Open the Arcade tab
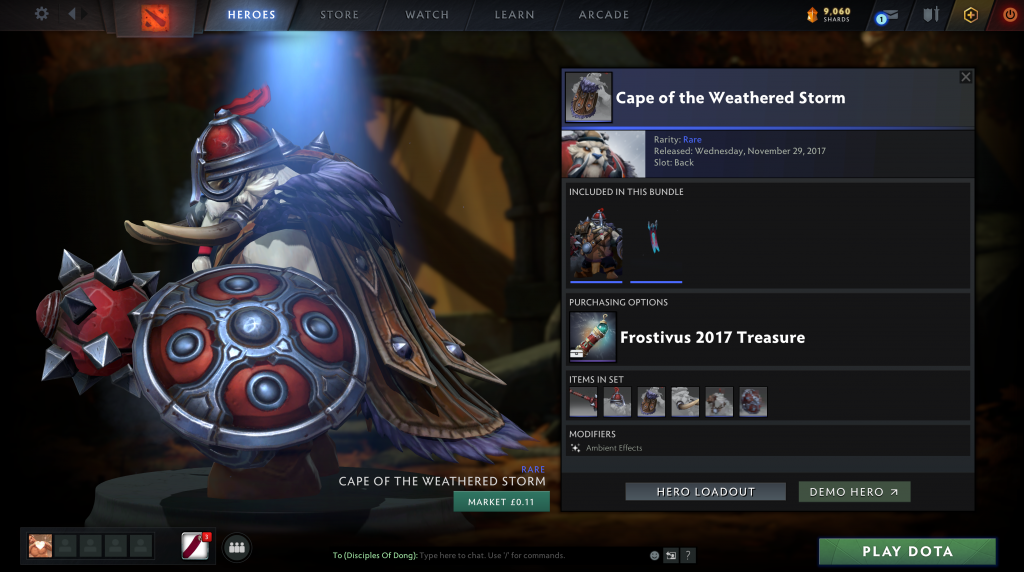Viewport: 1024px width, 572px height. 604,15
